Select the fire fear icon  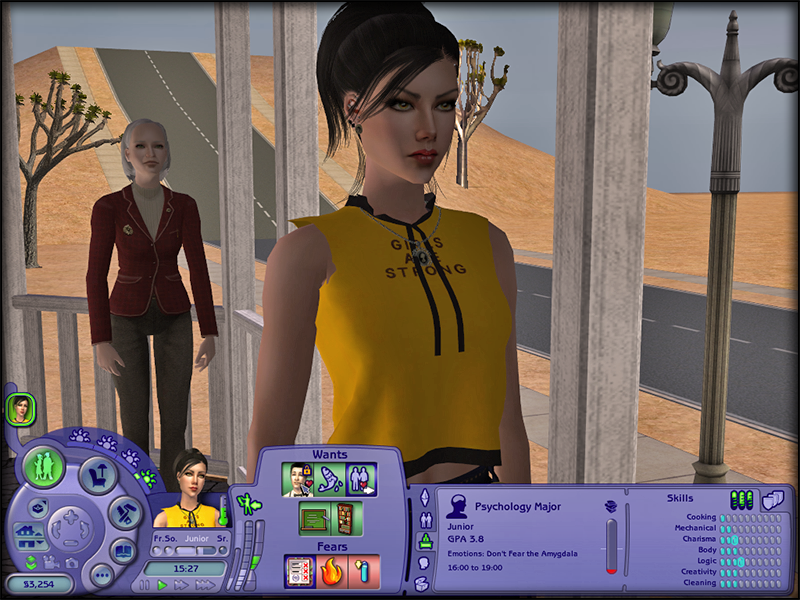point(332,570)
